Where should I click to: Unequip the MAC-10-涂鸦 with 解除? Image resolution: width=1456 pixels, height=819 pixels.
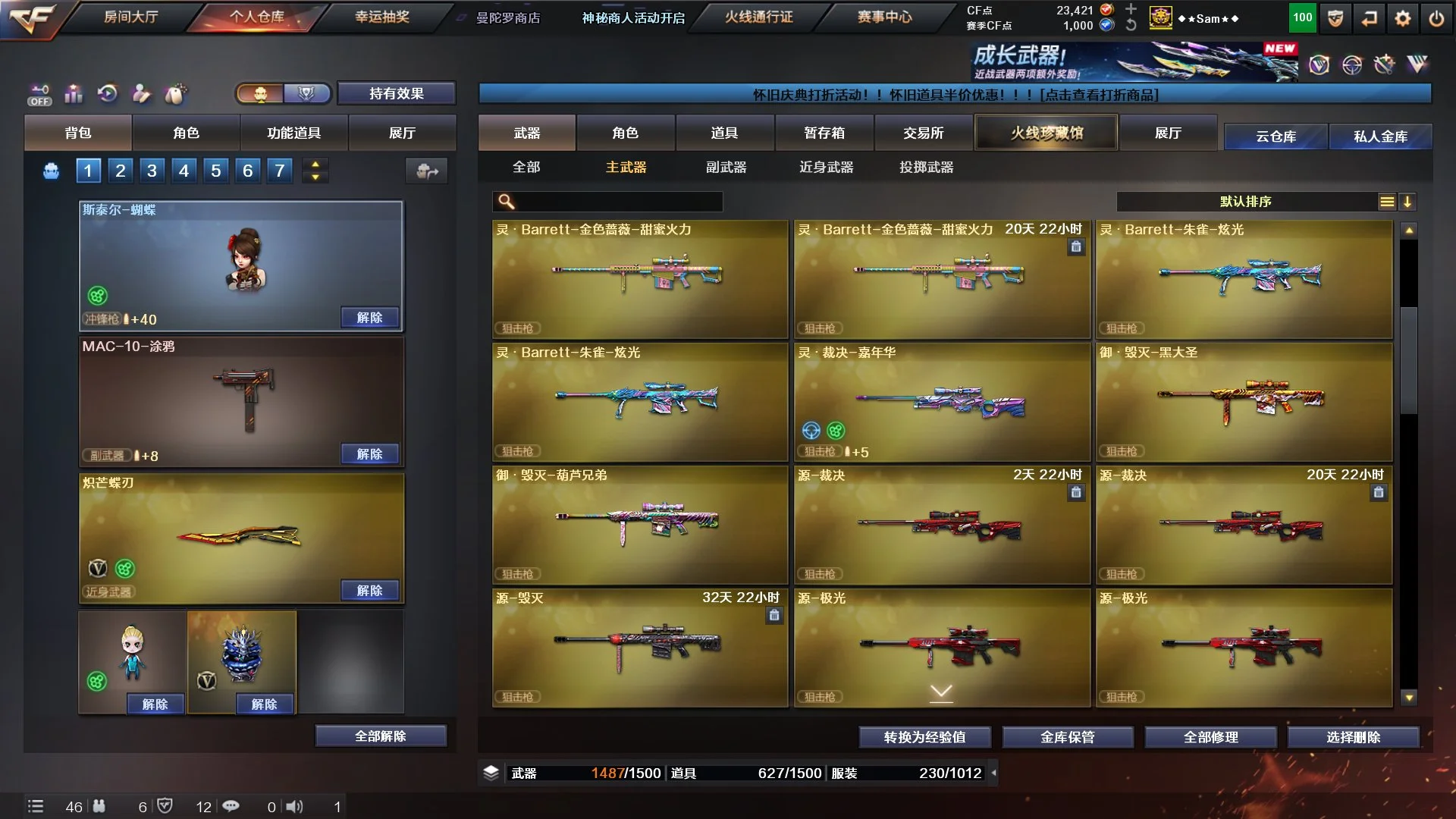[369, 453]
